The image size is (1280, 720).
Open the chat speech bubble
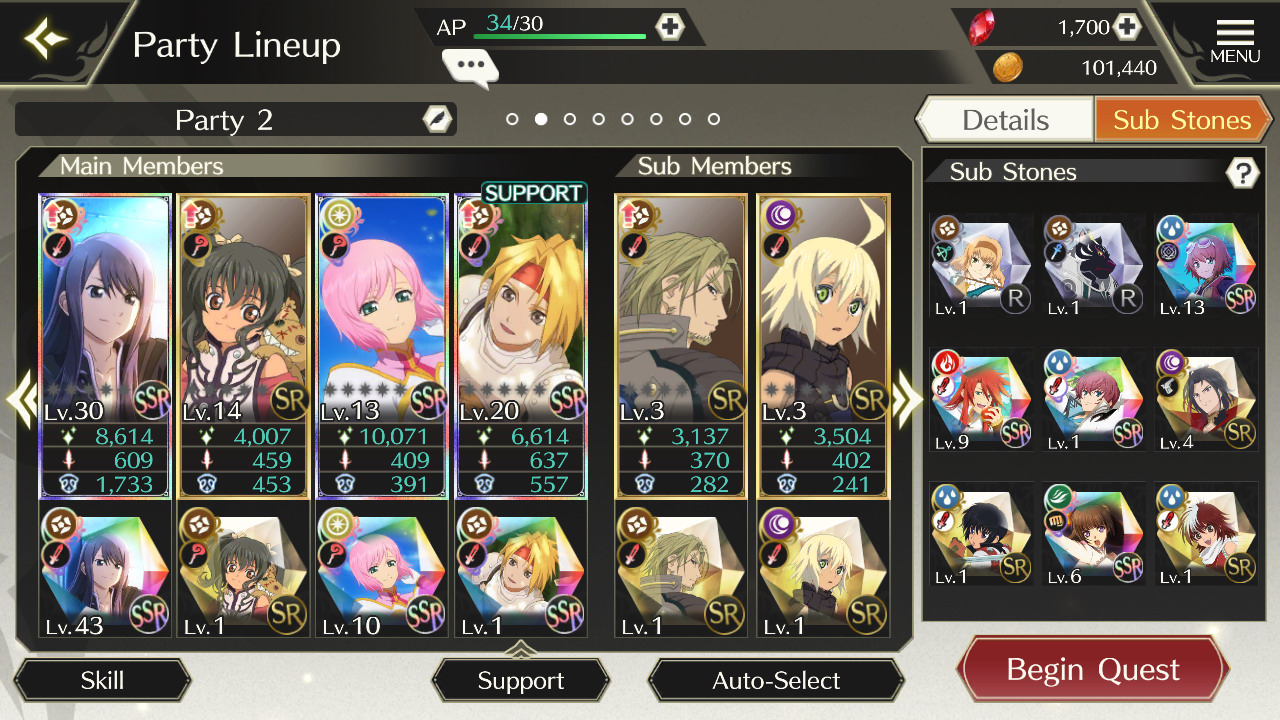tap(470, 68)
